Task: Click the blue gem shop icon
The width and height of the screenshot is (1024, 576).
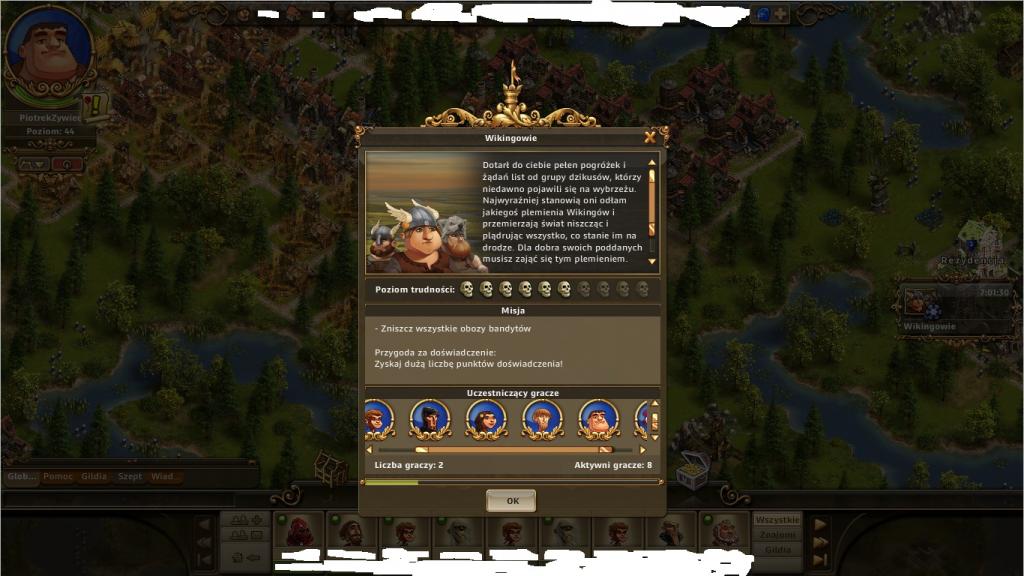Action: click(x=761, y=15)
